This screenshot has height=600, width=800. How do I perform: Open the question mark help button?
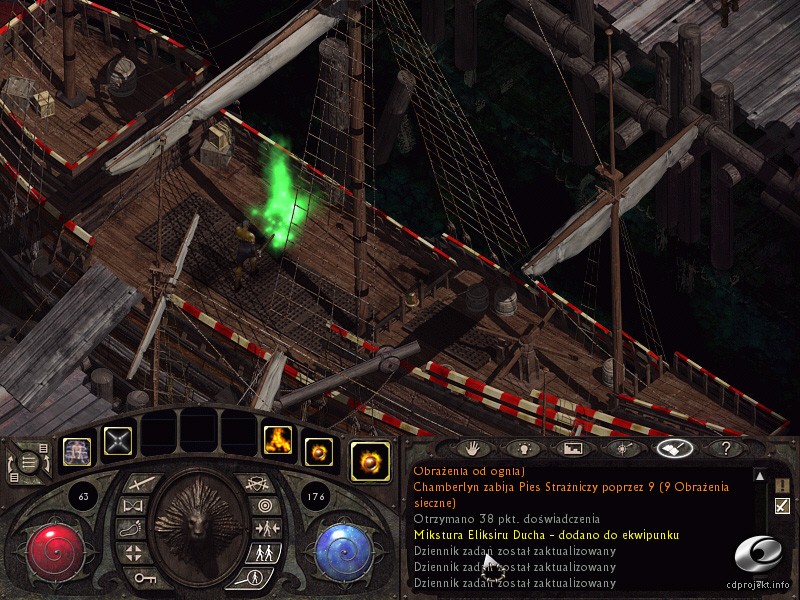coord(725,449)
